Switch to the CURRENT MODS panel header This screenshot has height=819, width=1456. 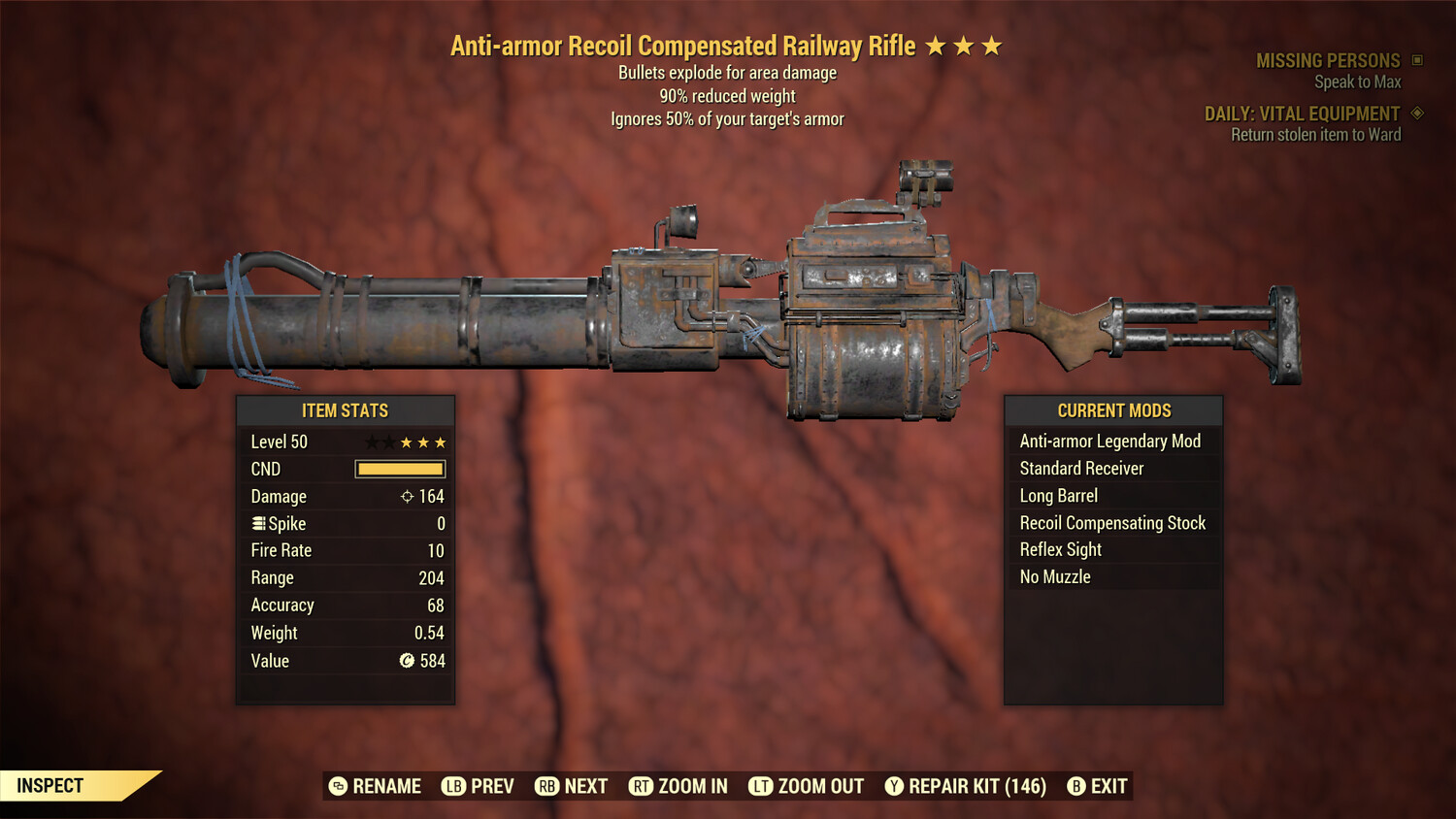[x=1112, y=410]
